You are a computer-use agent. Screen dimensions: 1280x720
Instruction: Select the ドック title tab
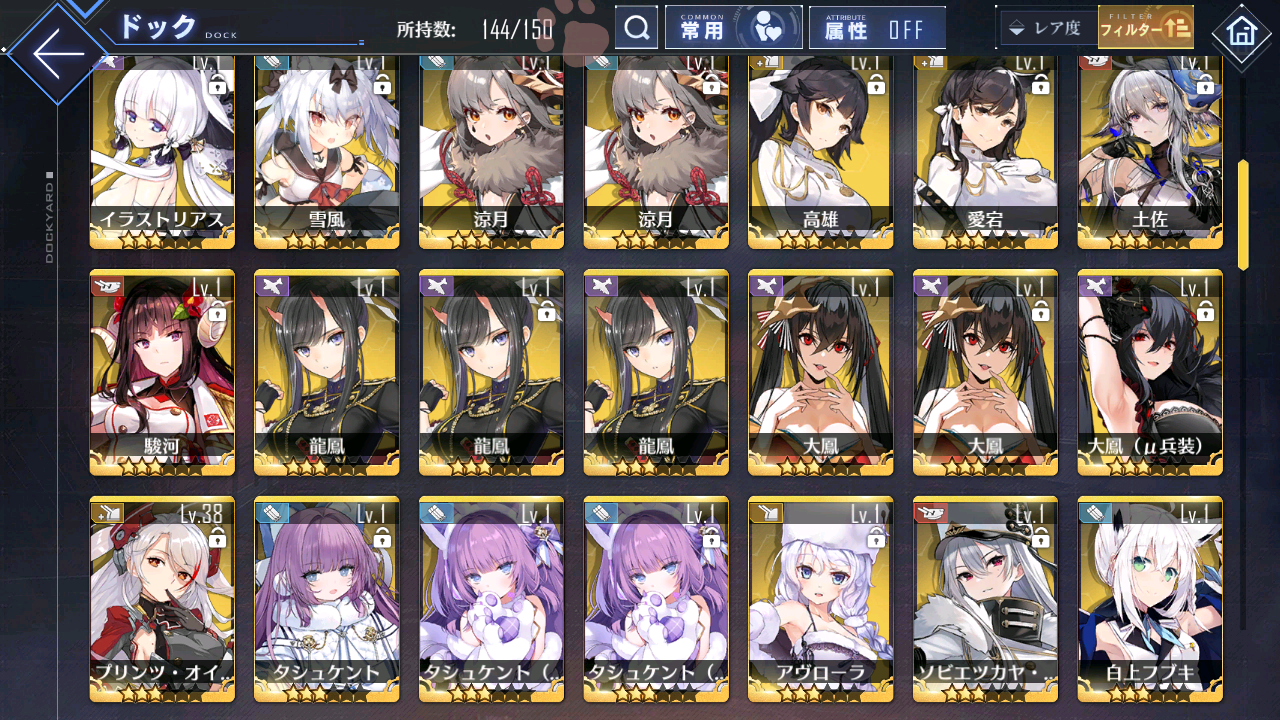(160, 24)
